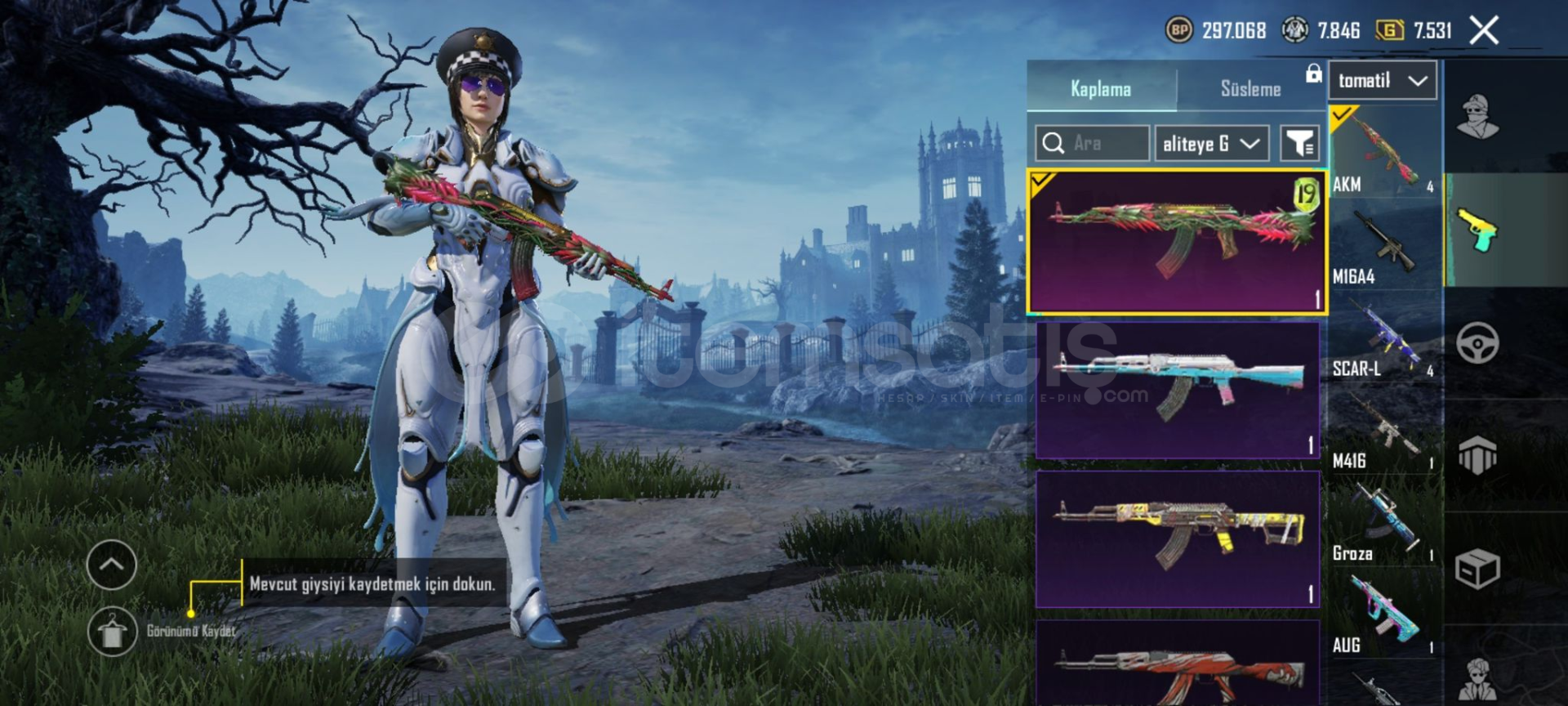Select SCAR-L in the weapon list

[1383, 337]
